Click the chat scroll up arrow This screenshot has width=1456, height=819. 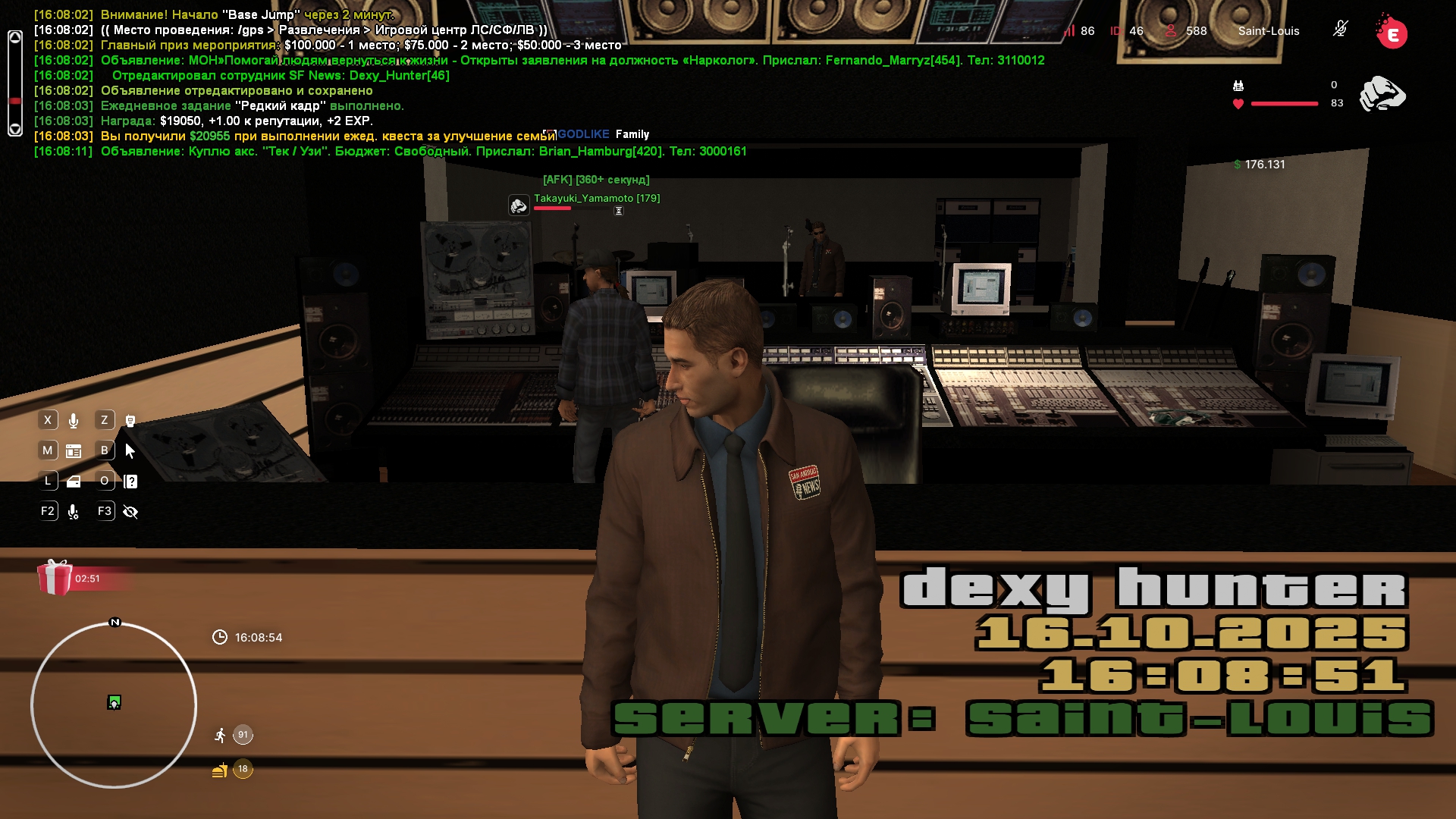click(x=15, y=38)
